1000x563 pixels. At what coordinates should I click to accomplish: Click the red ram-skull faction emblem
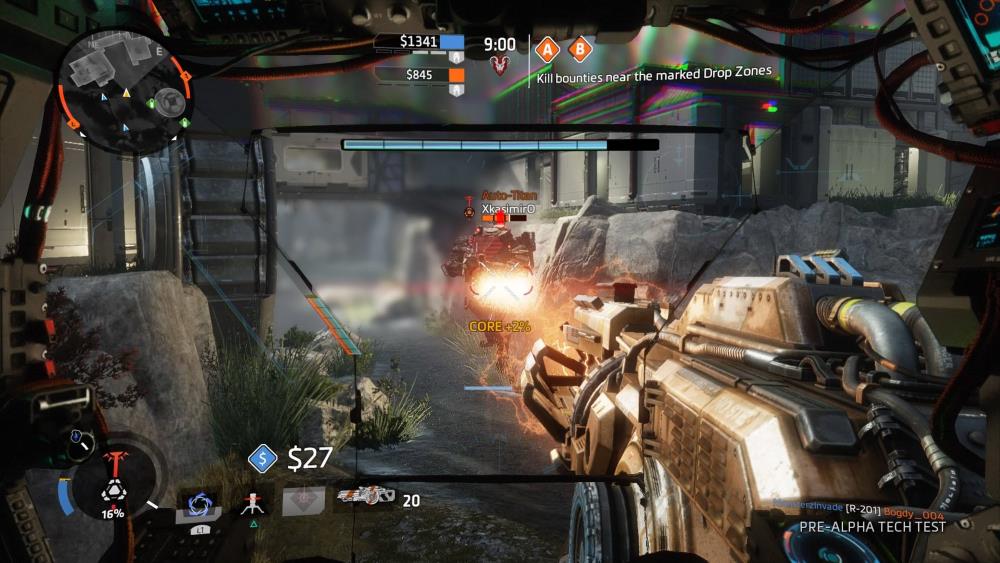[498, 66]
